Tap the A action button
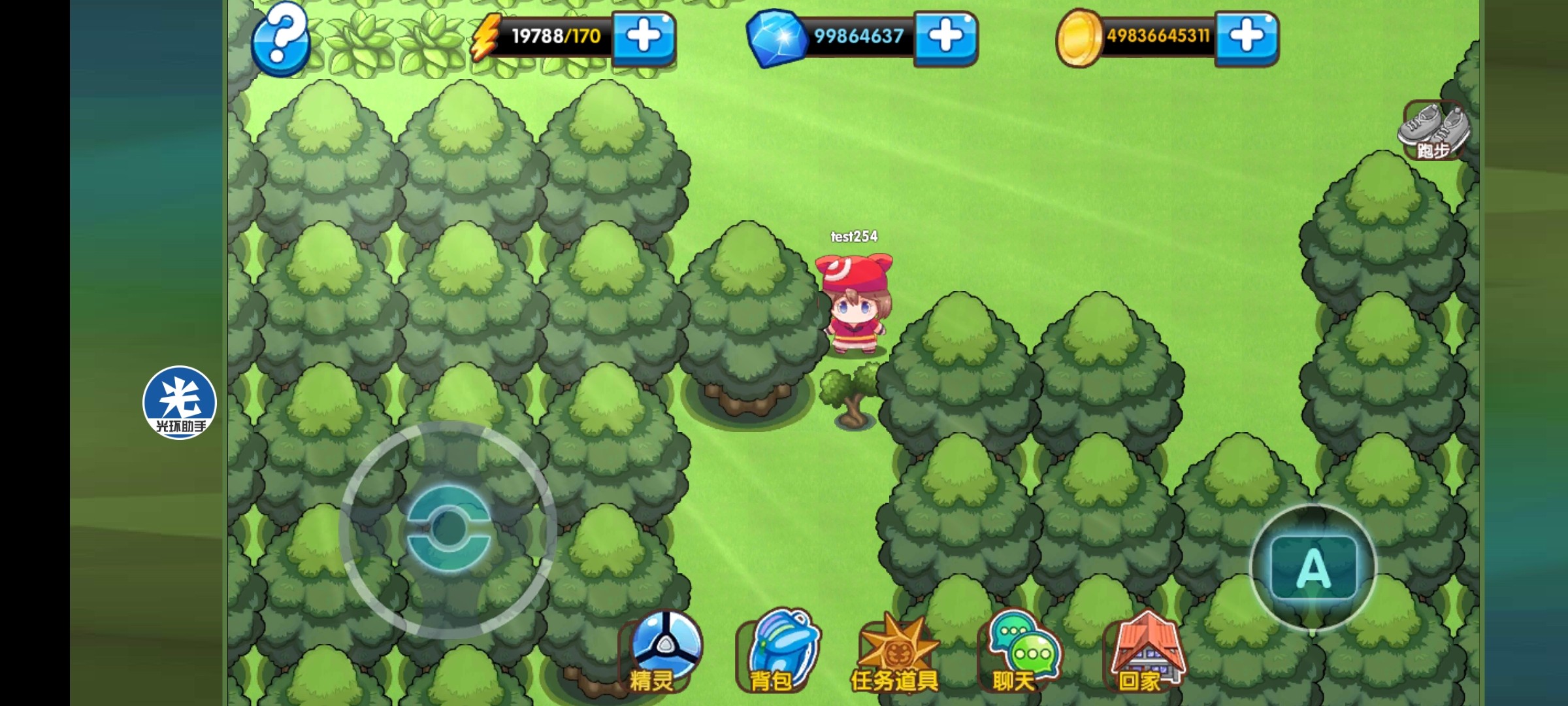1568x706 pixels. coord(1313,567)
